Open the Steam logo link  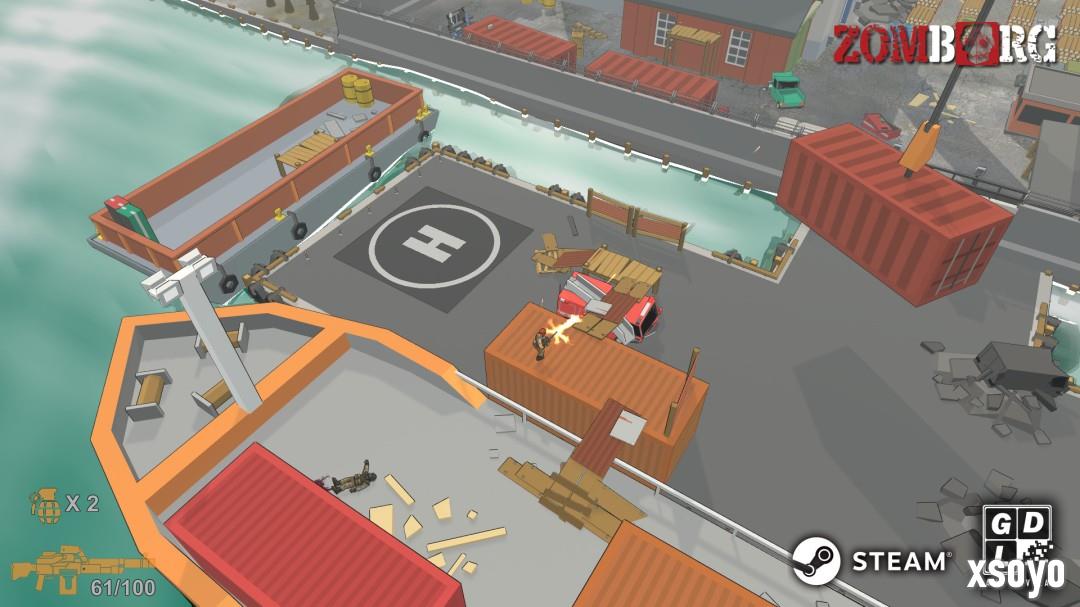[x=871, y=560]
